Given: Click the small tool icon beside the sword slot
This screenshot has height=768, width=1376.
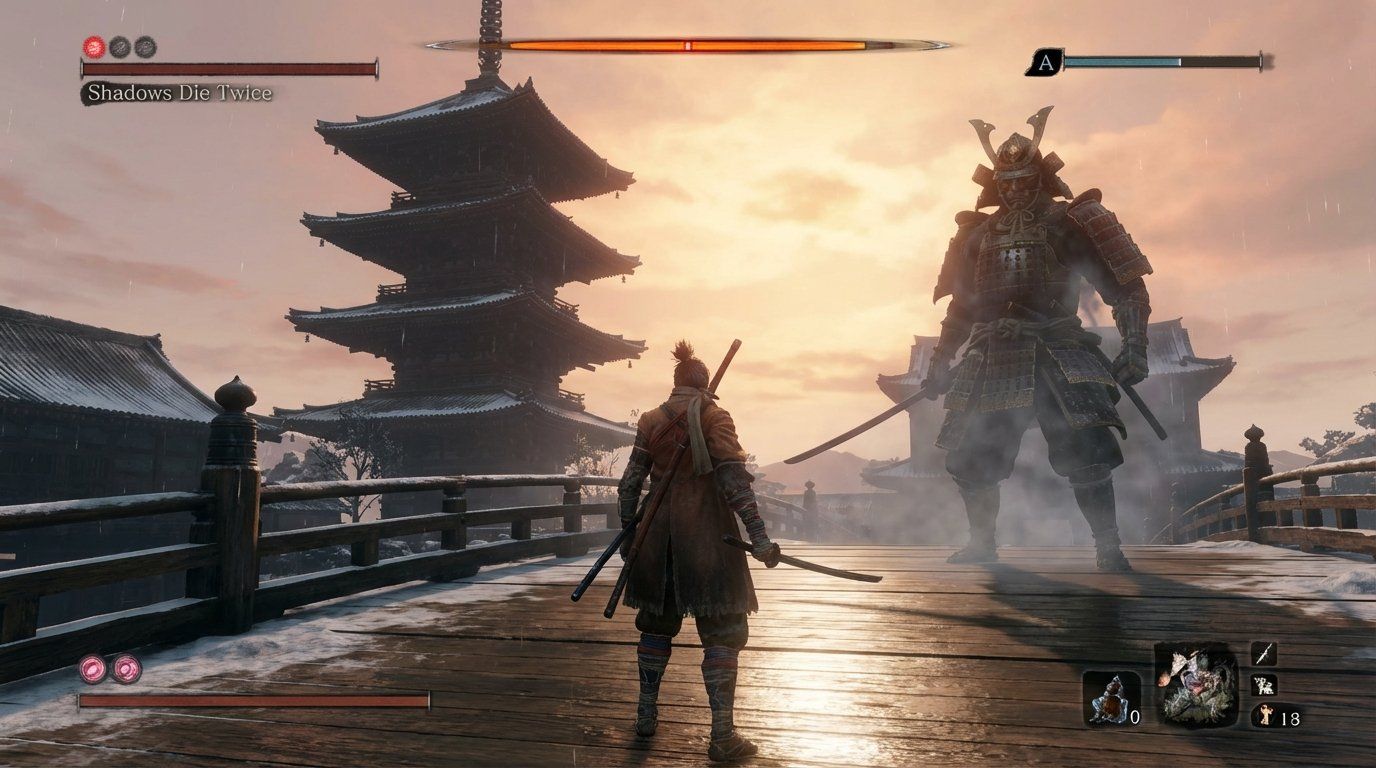Looking at the screenshot, I should click(x=1263, y=685).
